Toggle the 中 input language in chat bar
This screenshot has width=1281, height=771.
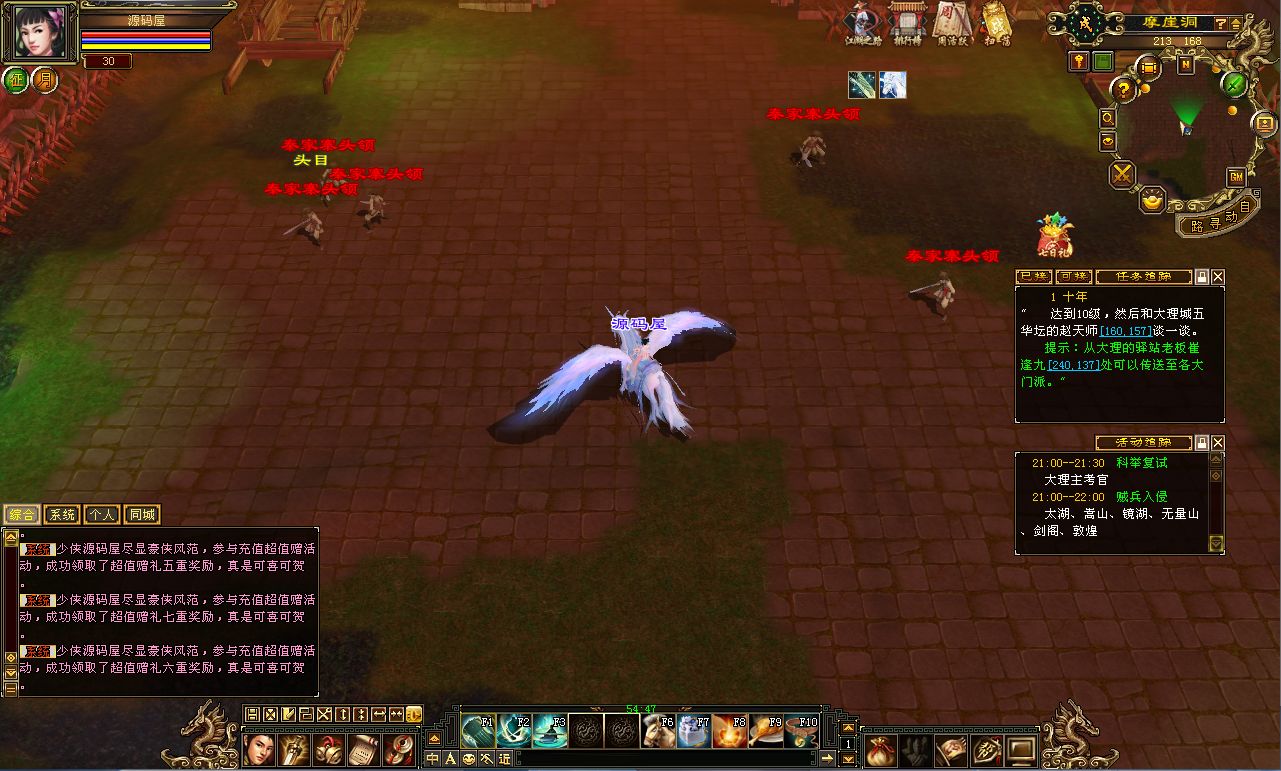point(431,758)
